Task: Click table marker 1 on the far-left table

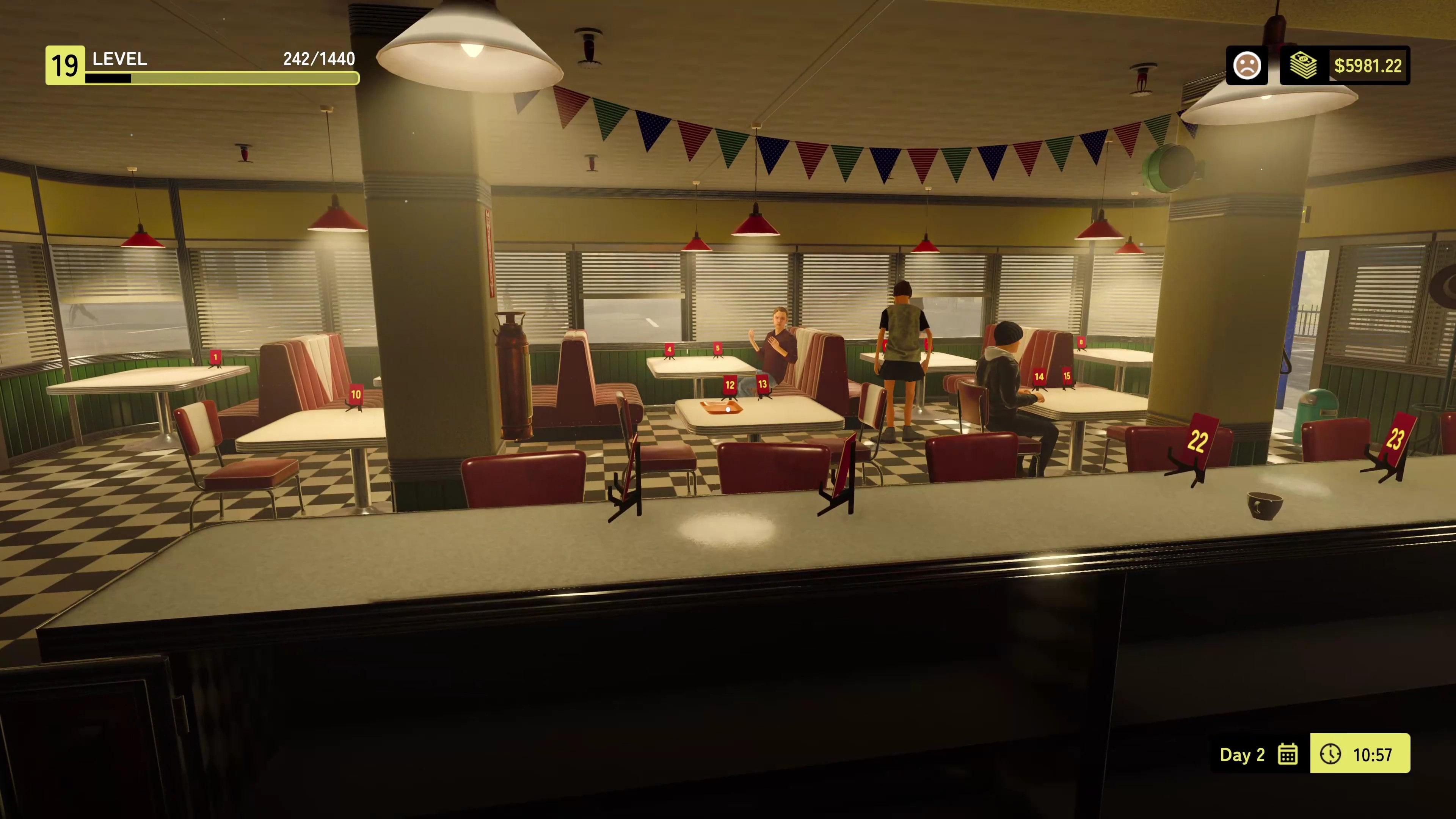Action: pos(215,357)
